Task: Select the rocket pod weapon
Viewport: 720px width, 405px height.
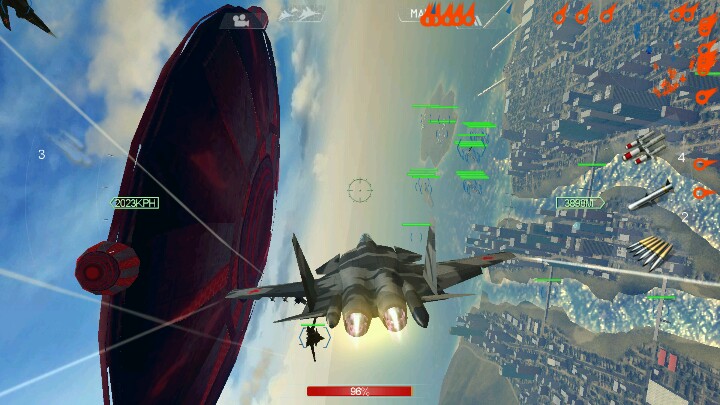Action: click(644, 147)
